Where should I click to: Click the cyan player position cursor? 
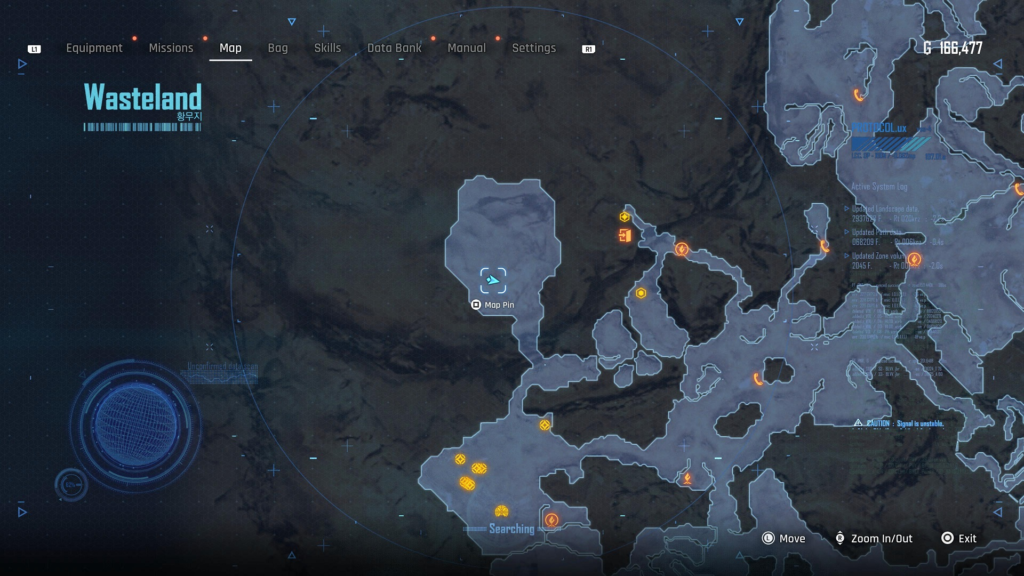[493, 281]
